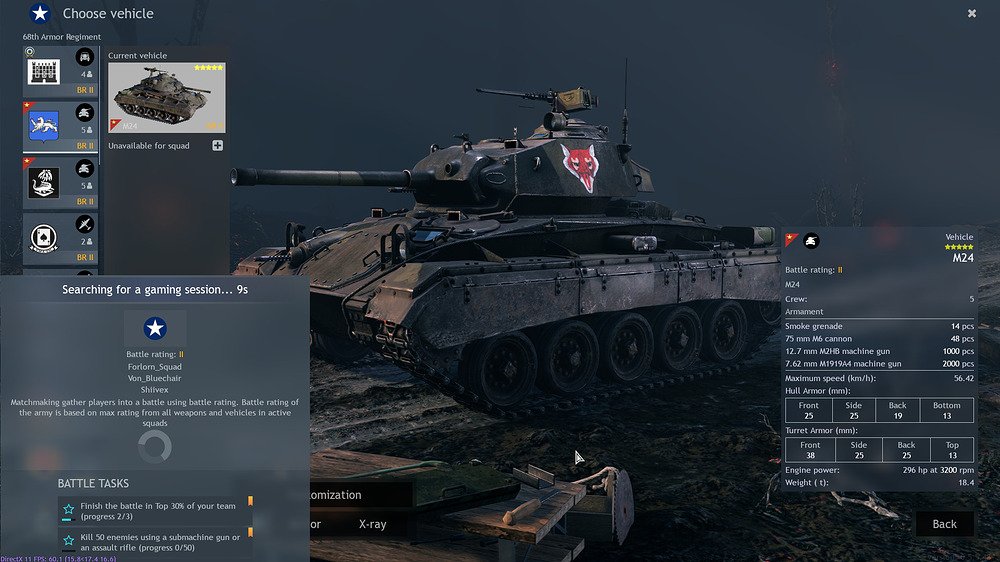Switch to X-ray view
Screen dimensions: 1000x562
372,524
